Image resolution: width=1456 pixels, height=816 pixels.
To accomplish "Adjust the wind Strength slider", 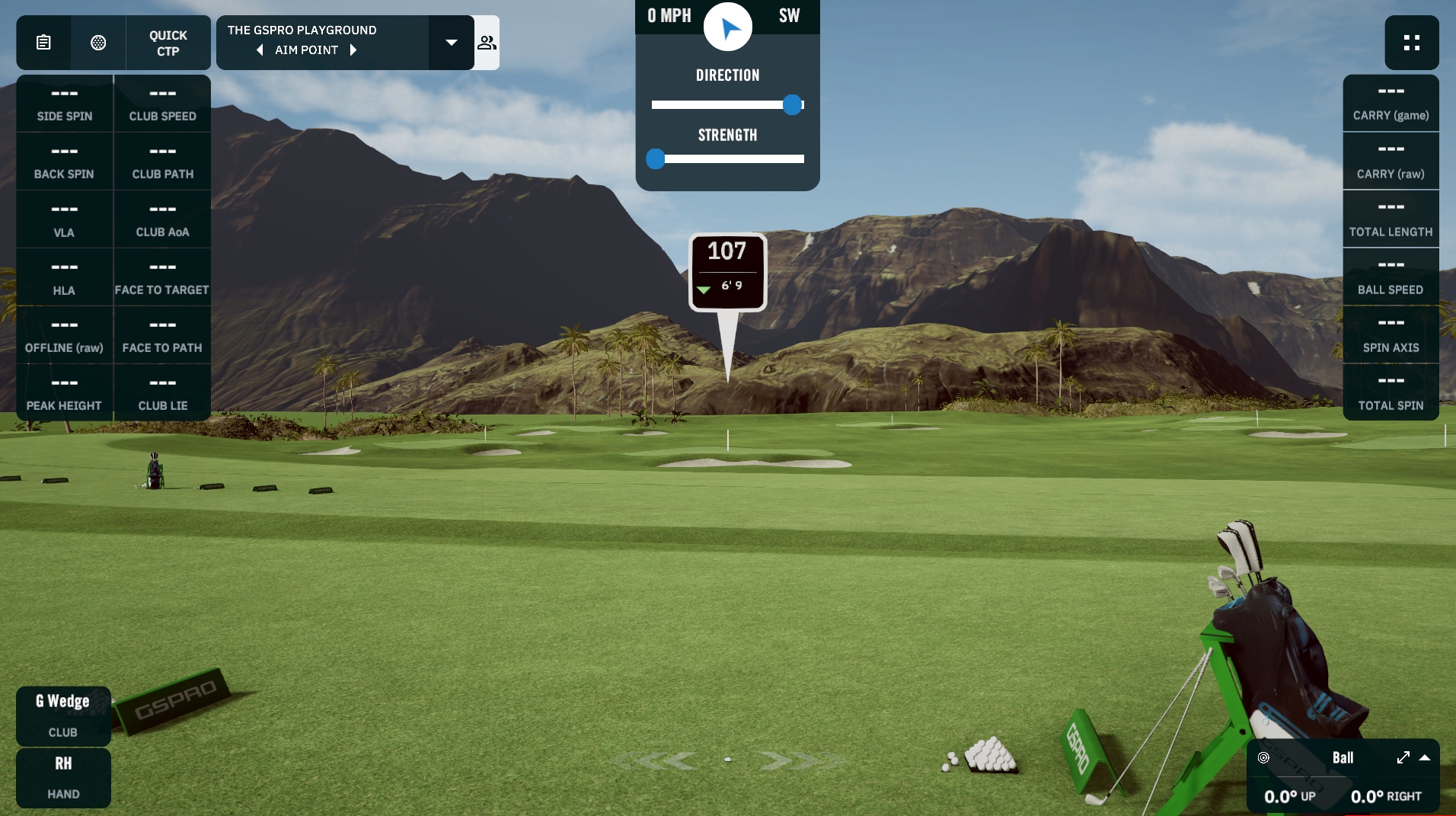I will pyautogui.click(x=656, y=159).
